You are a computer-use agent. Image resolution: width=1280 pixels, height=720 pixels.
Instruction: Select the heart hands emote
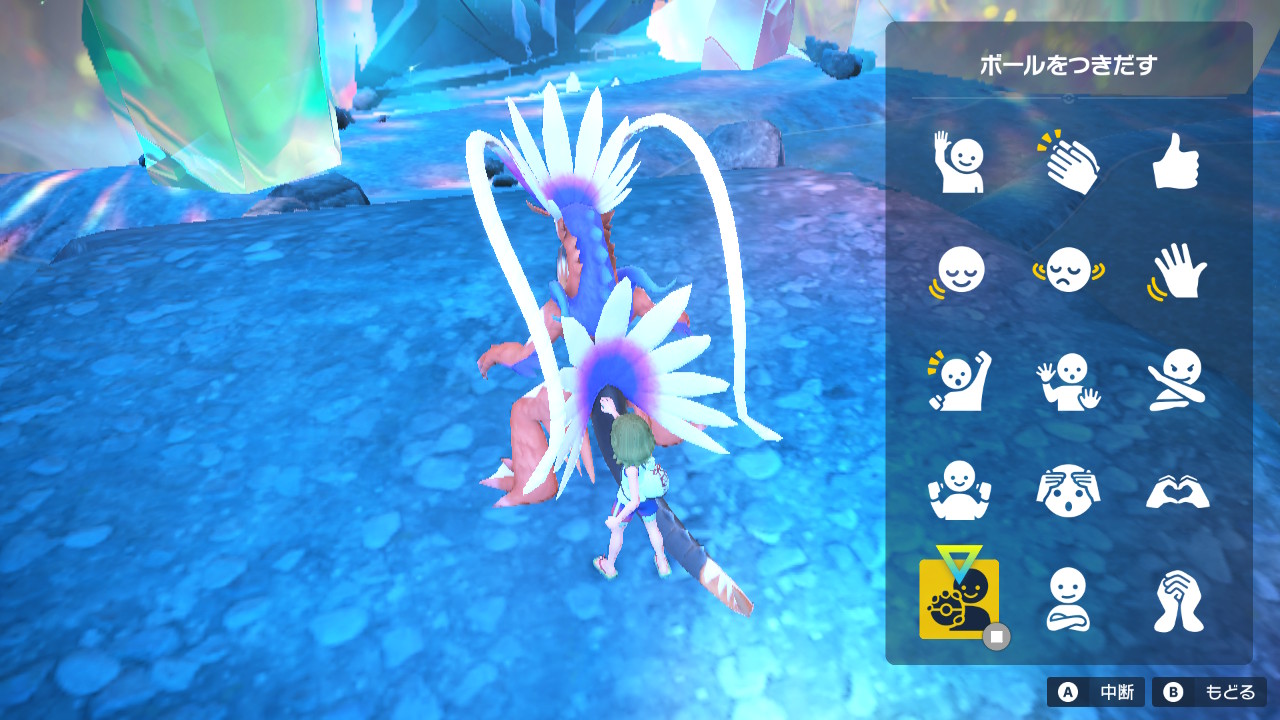click(1179, 490)
